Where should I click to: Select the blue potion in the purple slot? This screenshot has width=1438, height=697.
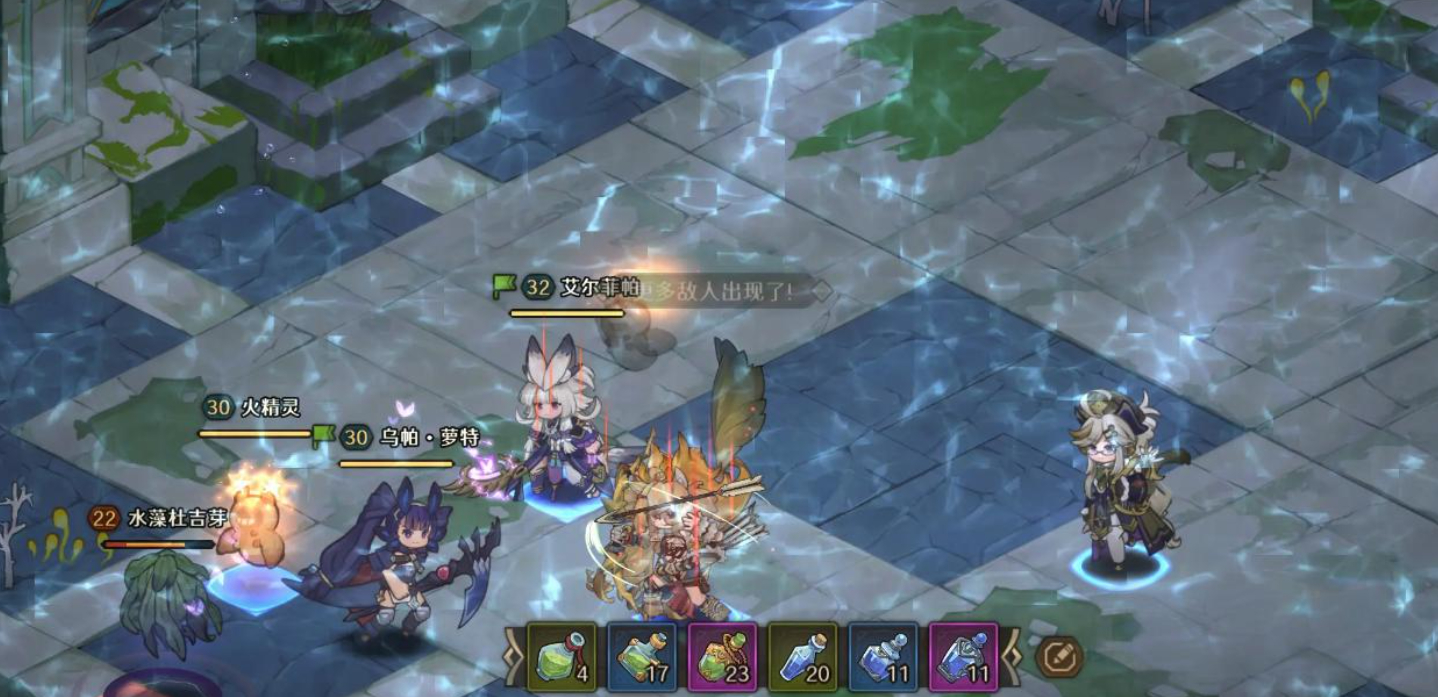coord(963,657)
